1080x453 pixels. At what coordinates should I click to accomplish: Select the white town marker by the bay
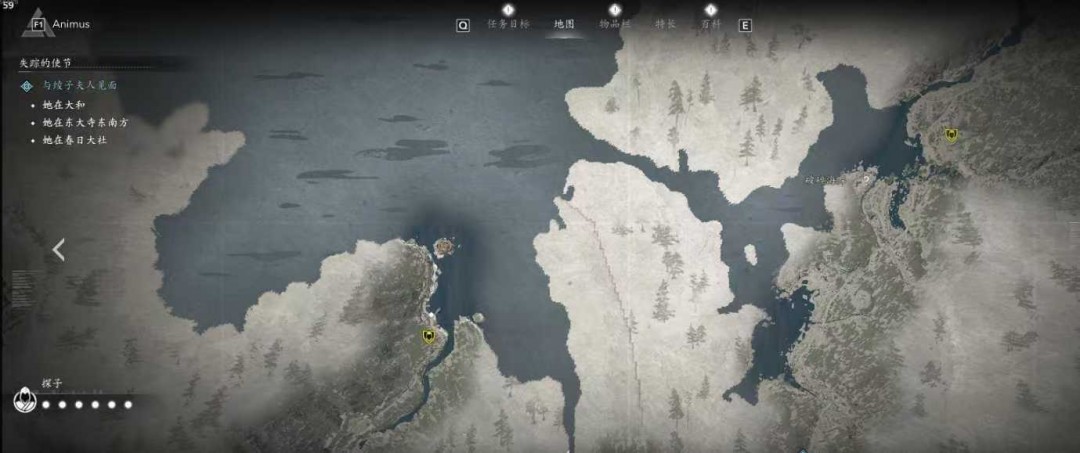pos(868,176)
